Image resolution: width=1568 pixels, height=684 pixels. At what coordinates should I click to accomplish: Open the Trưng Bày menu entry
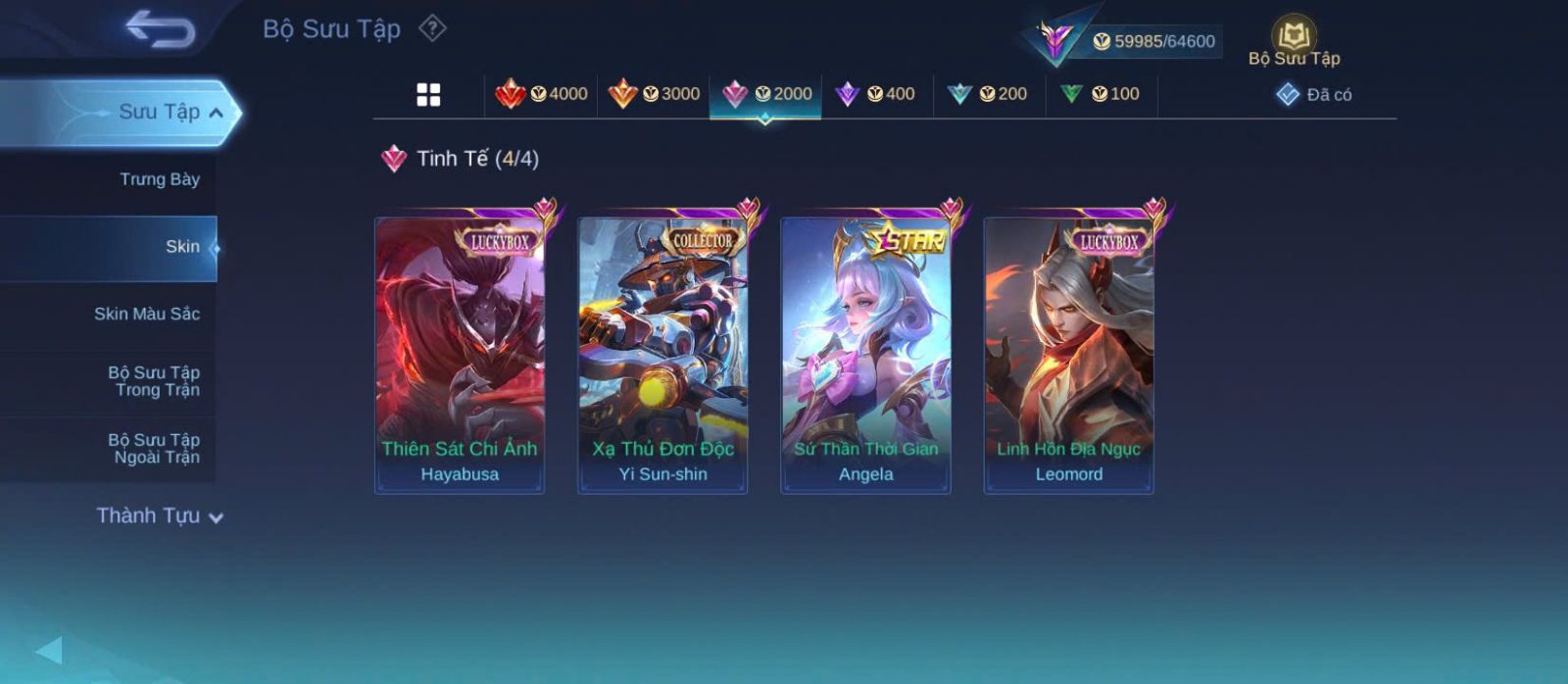(159, 179)
